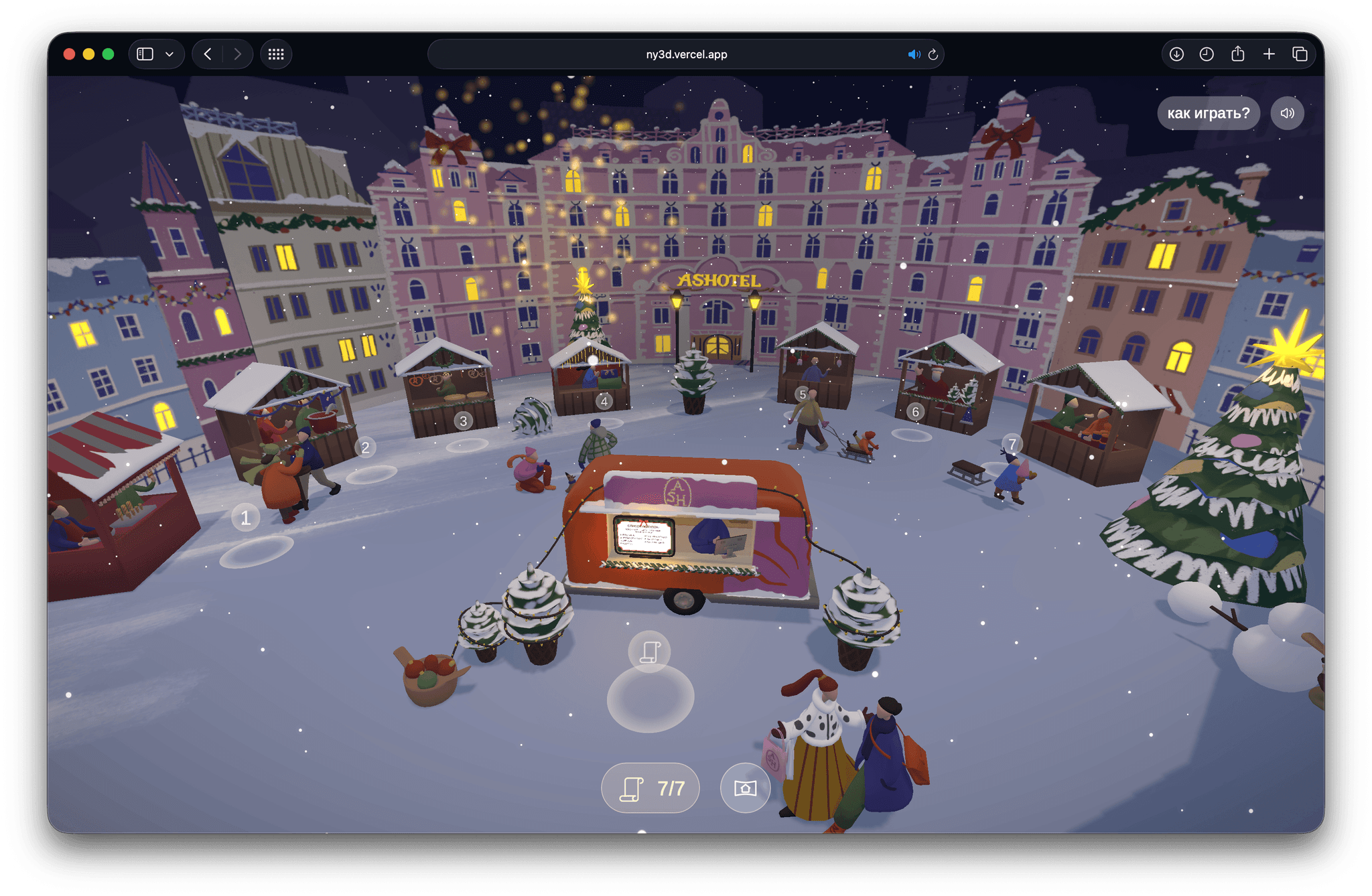Select marker 1 by the red stall

(245, 516)
